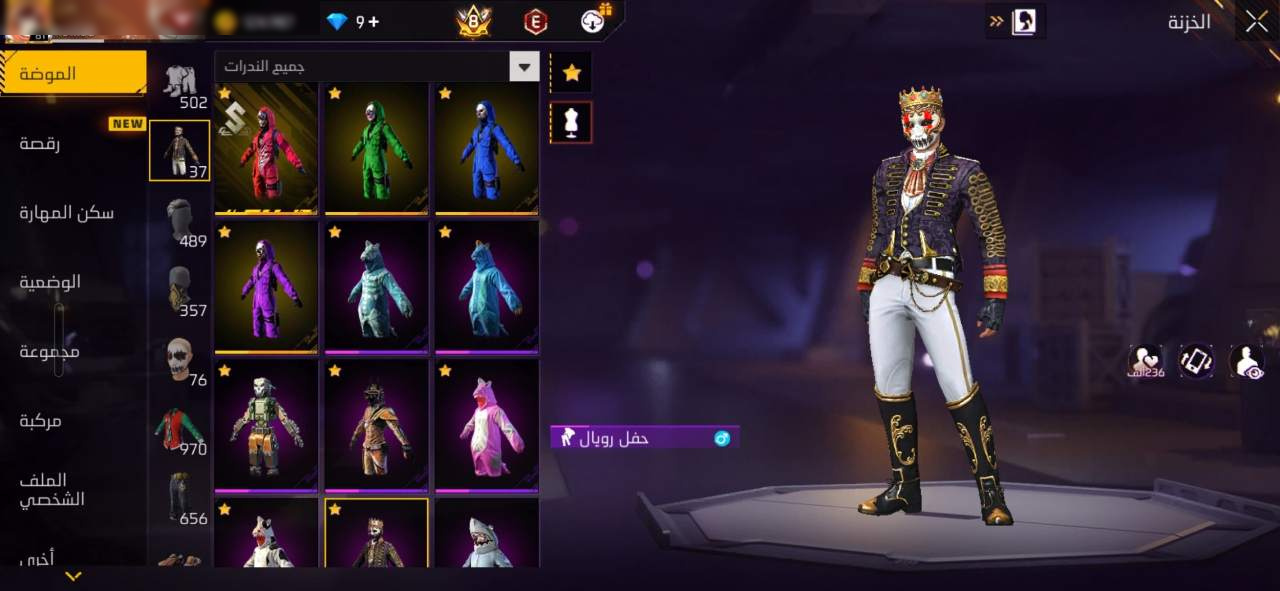Close the vault screen

click(x=1256, y=20)
